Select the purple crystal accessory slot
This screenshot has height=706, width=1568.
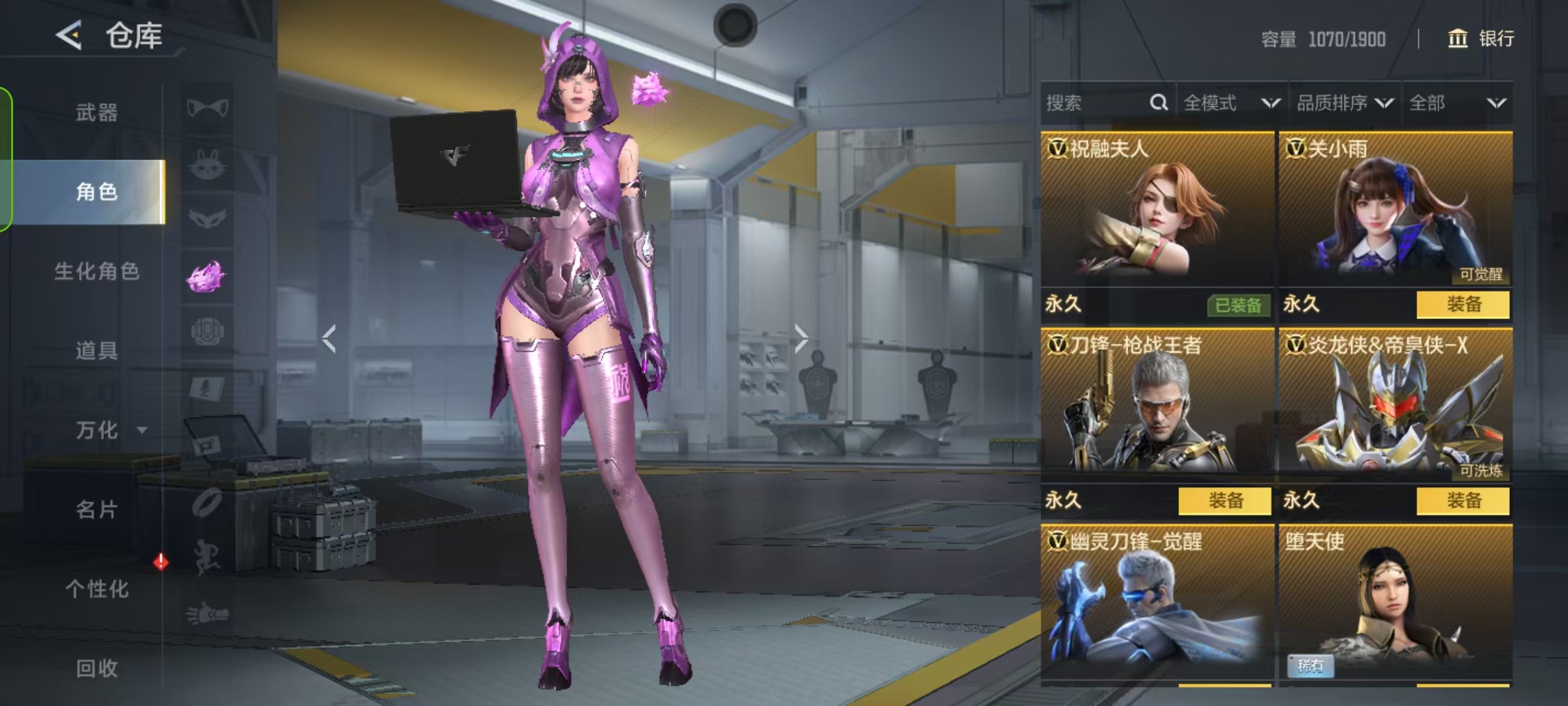click(x=206, y=277)
